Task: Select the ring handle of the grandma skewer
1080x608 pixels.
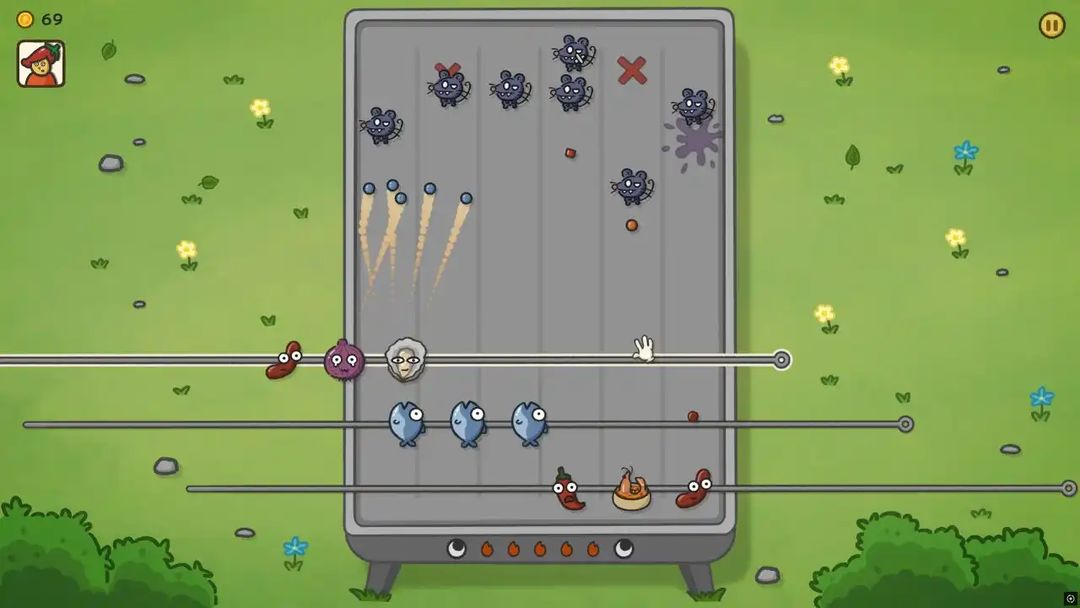Action: click(x=782, y=360)
